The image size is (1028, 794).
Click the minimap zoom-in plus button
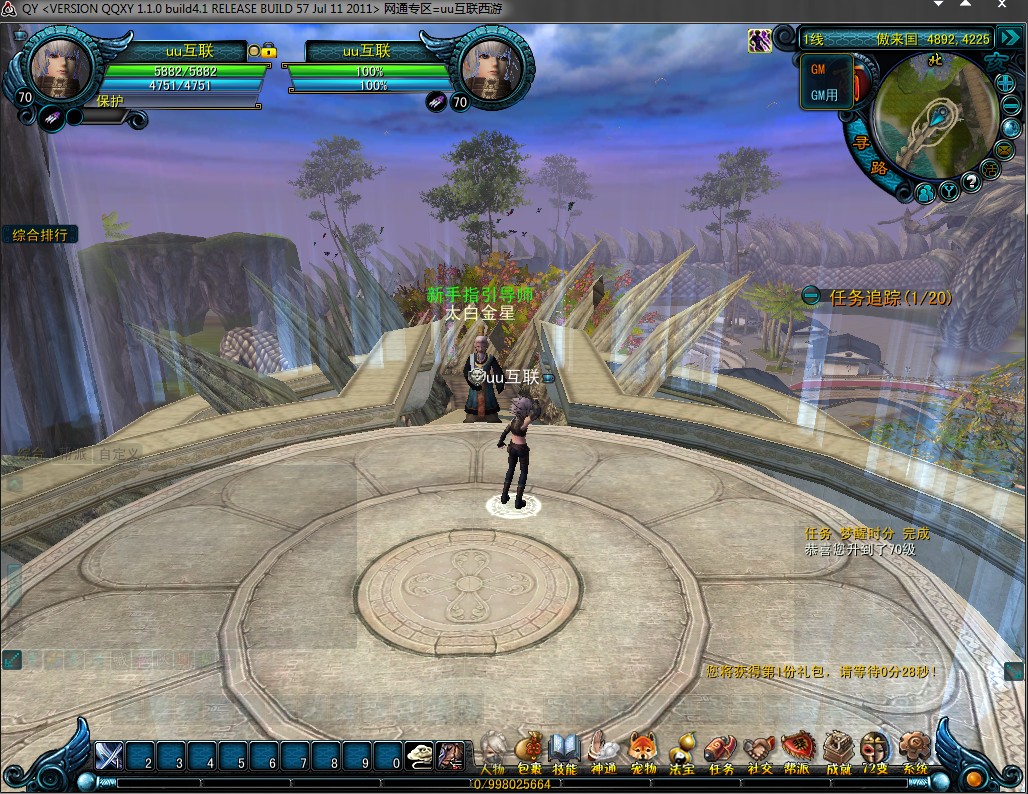tap(1006, 82)
